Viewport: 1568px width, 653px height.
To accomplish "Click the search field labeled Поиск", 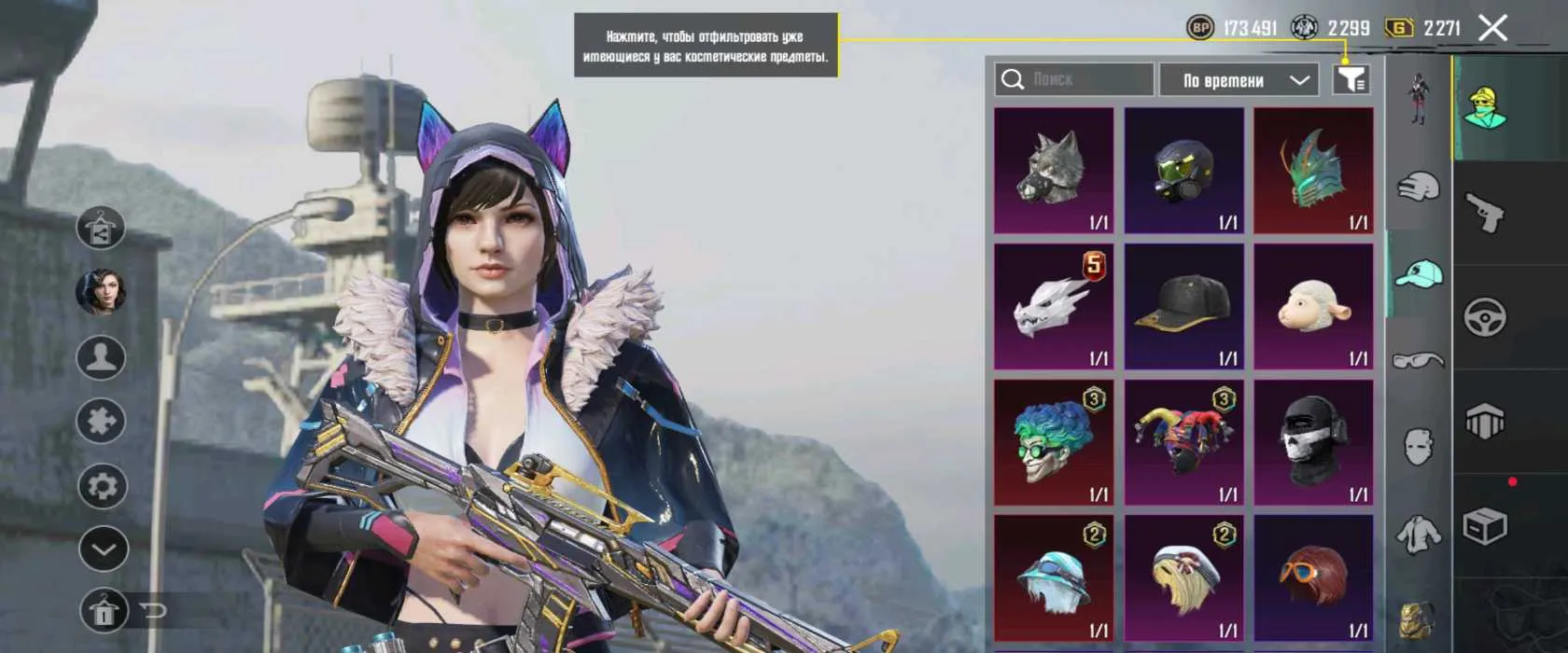I will [x=1073, y=79].
